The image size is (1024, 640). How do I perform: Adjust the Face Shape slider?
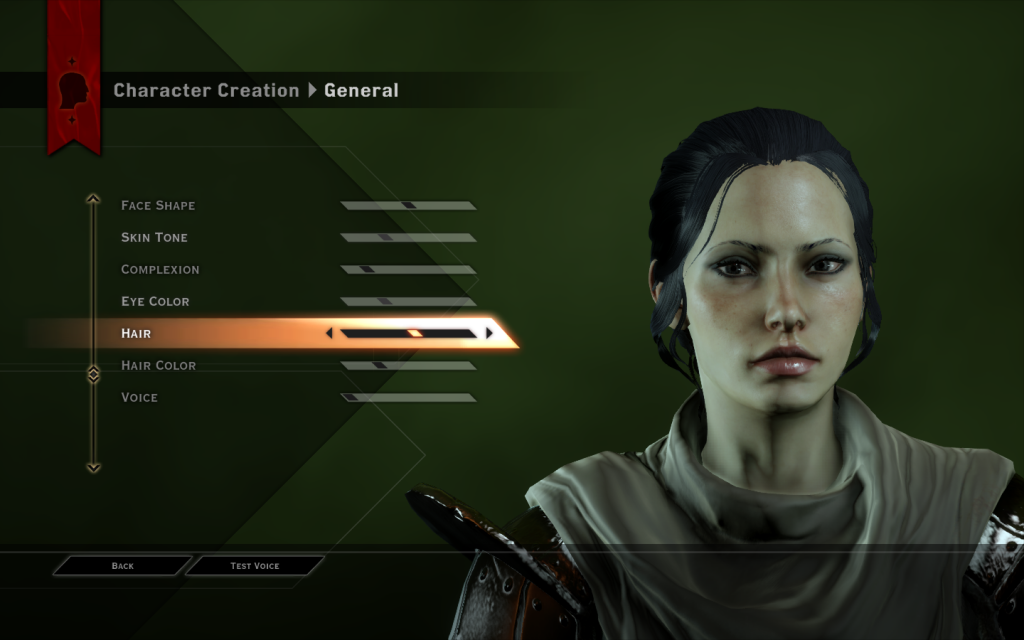[408, 206]
